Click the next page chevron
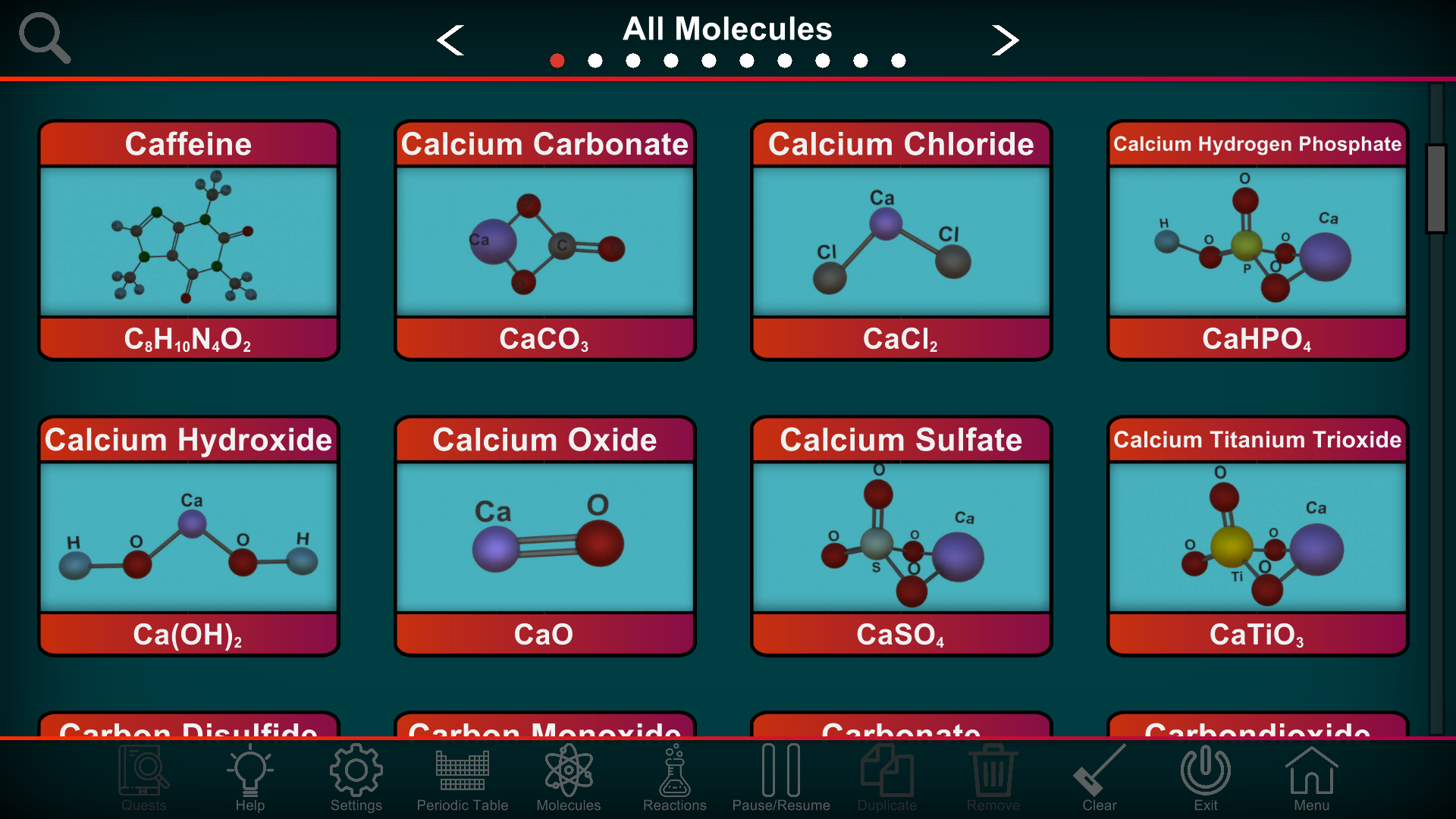 (1005, 40)
